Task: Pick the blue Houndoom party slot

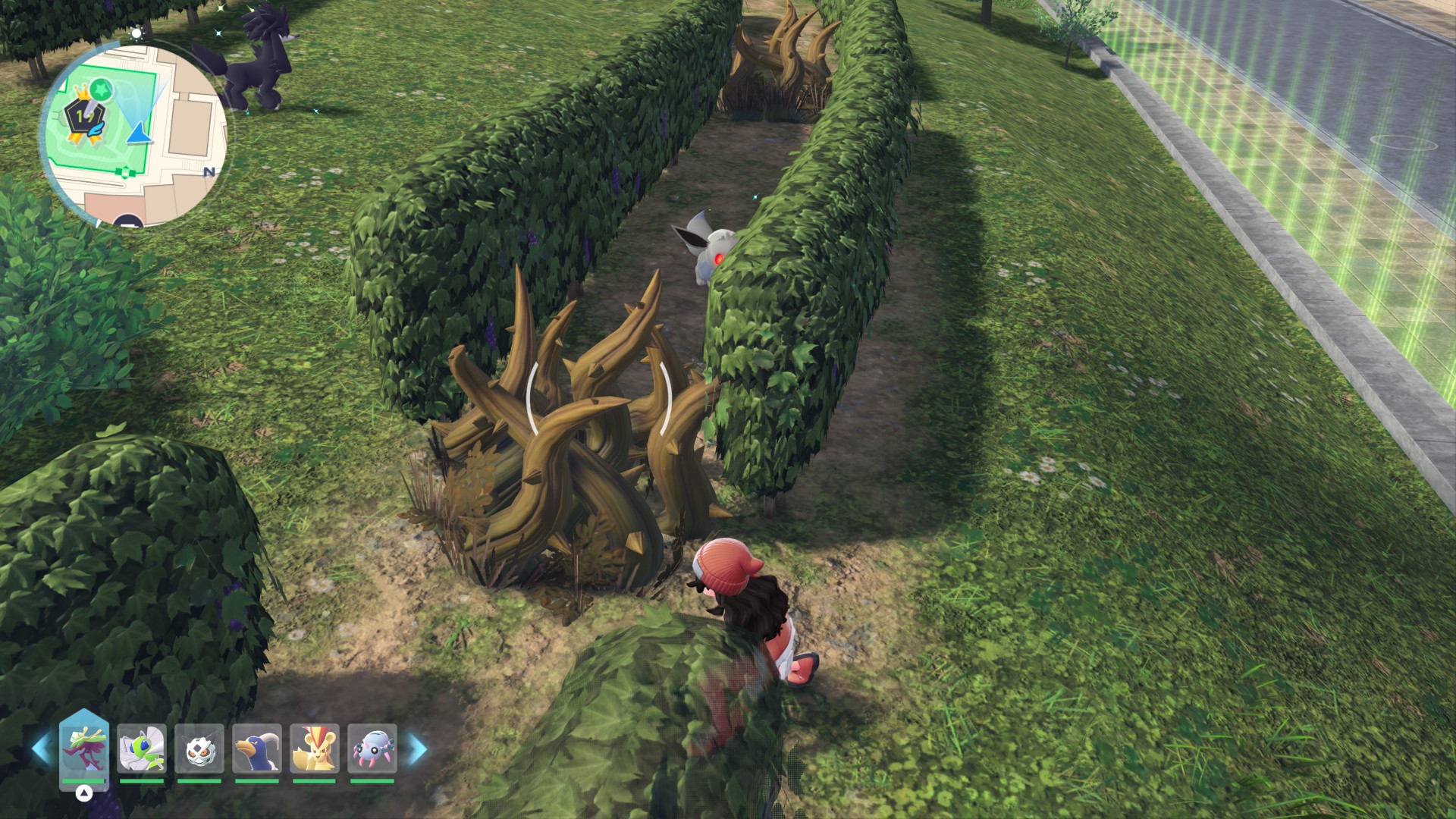Action: point(257,748)
